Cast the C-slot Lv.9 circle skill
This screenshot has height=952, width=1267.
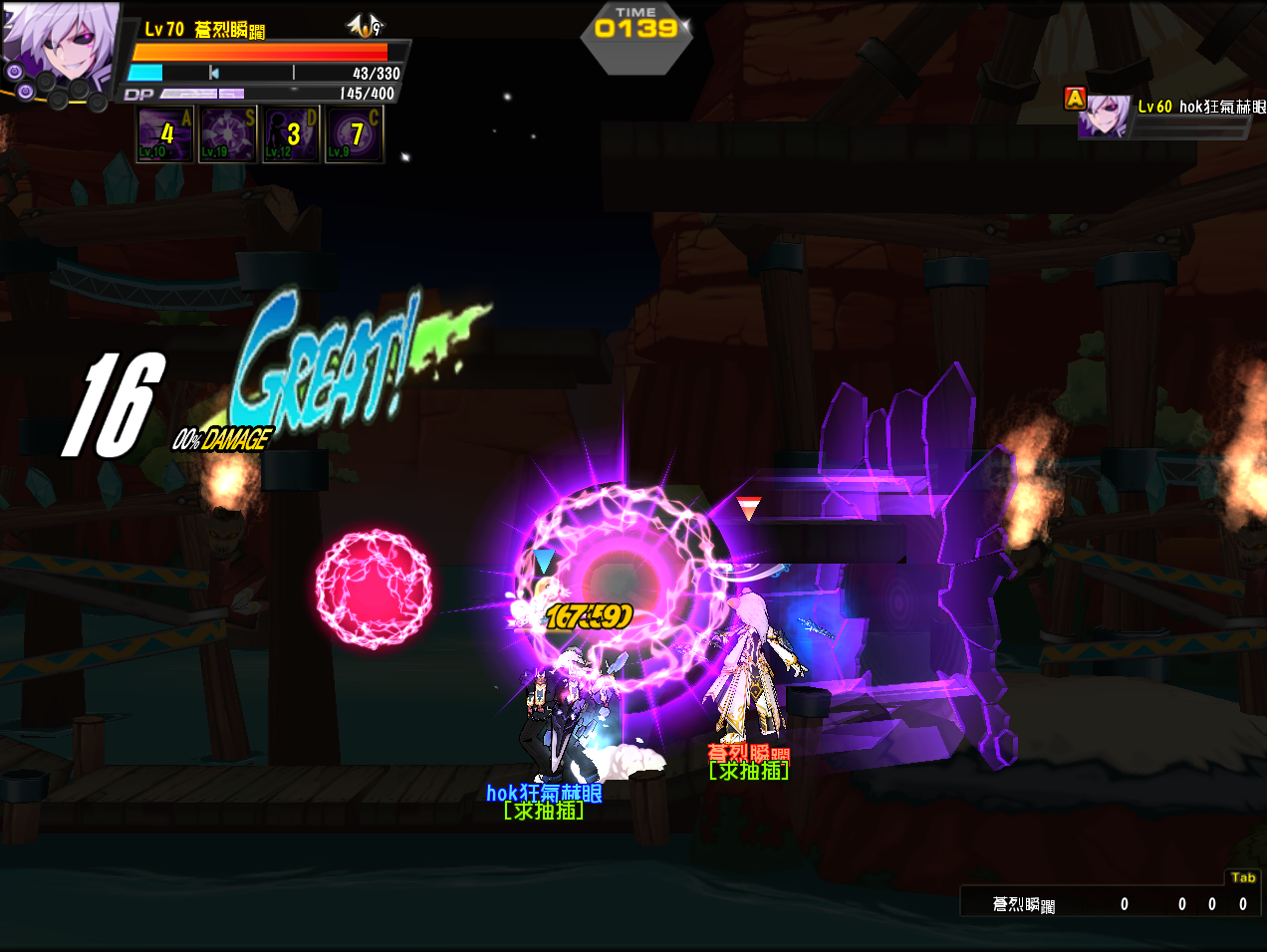[354, 134]
